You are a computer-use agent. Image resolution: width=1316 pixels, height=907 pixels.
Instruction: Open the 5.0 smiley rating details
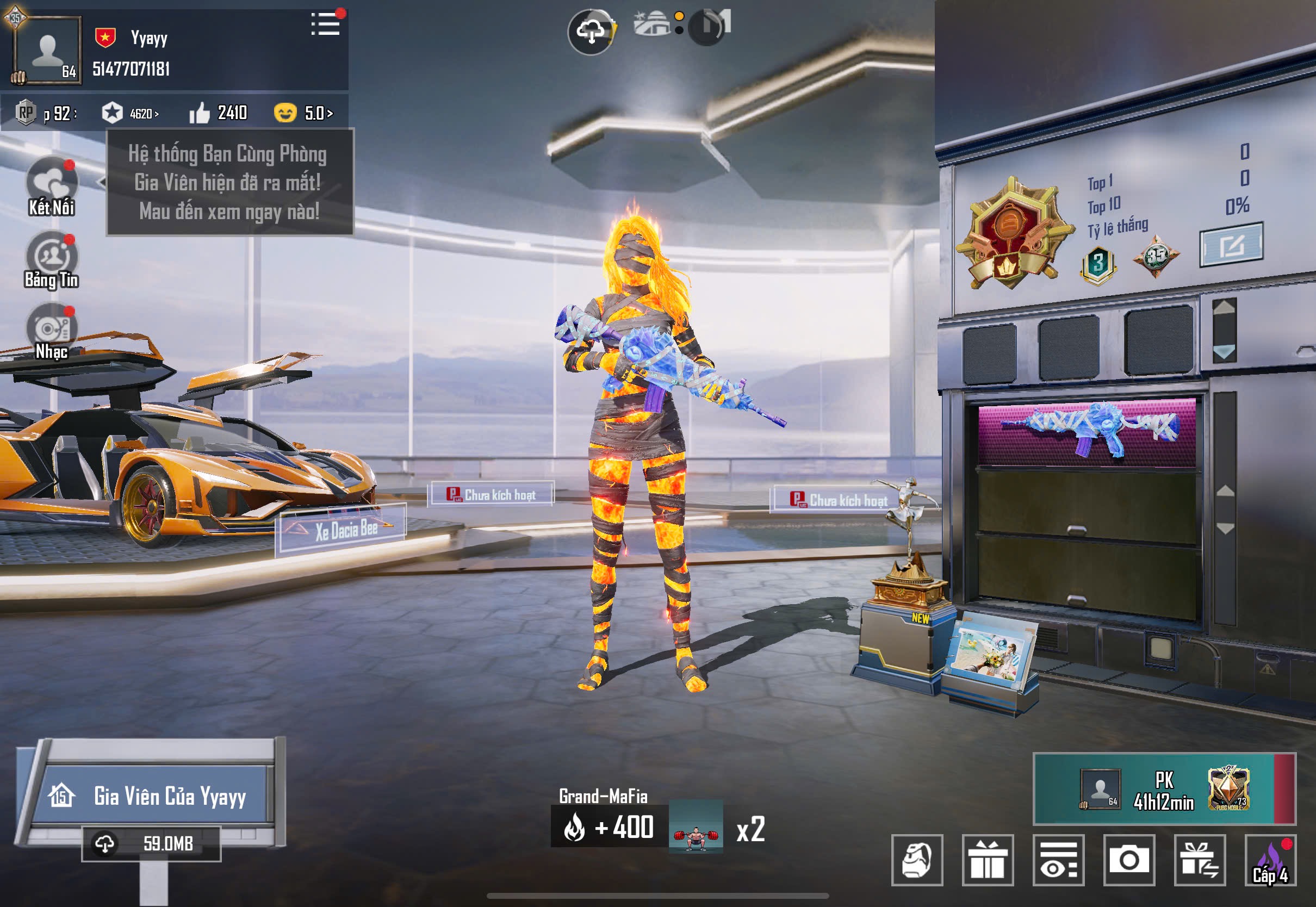point(304,113)
